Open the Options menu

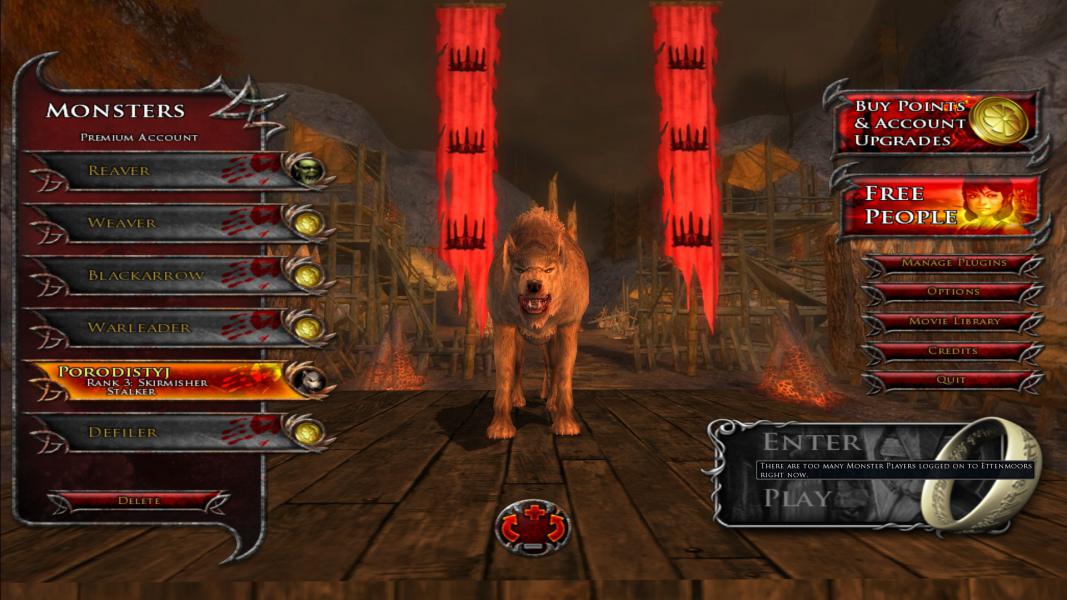coord(952,293)
